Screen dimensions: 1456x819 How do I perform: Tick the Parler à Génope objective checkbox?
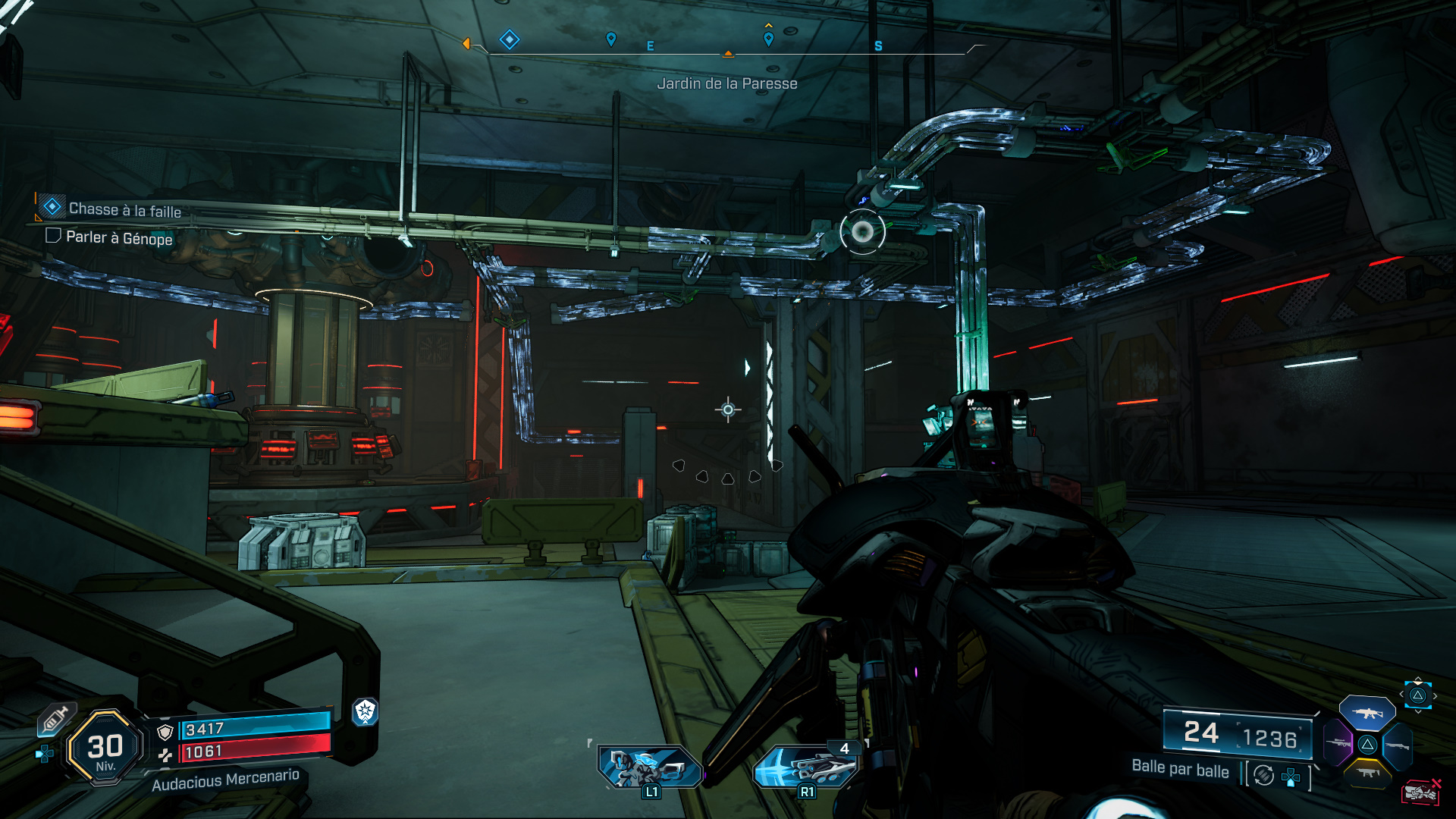(53, 236)
